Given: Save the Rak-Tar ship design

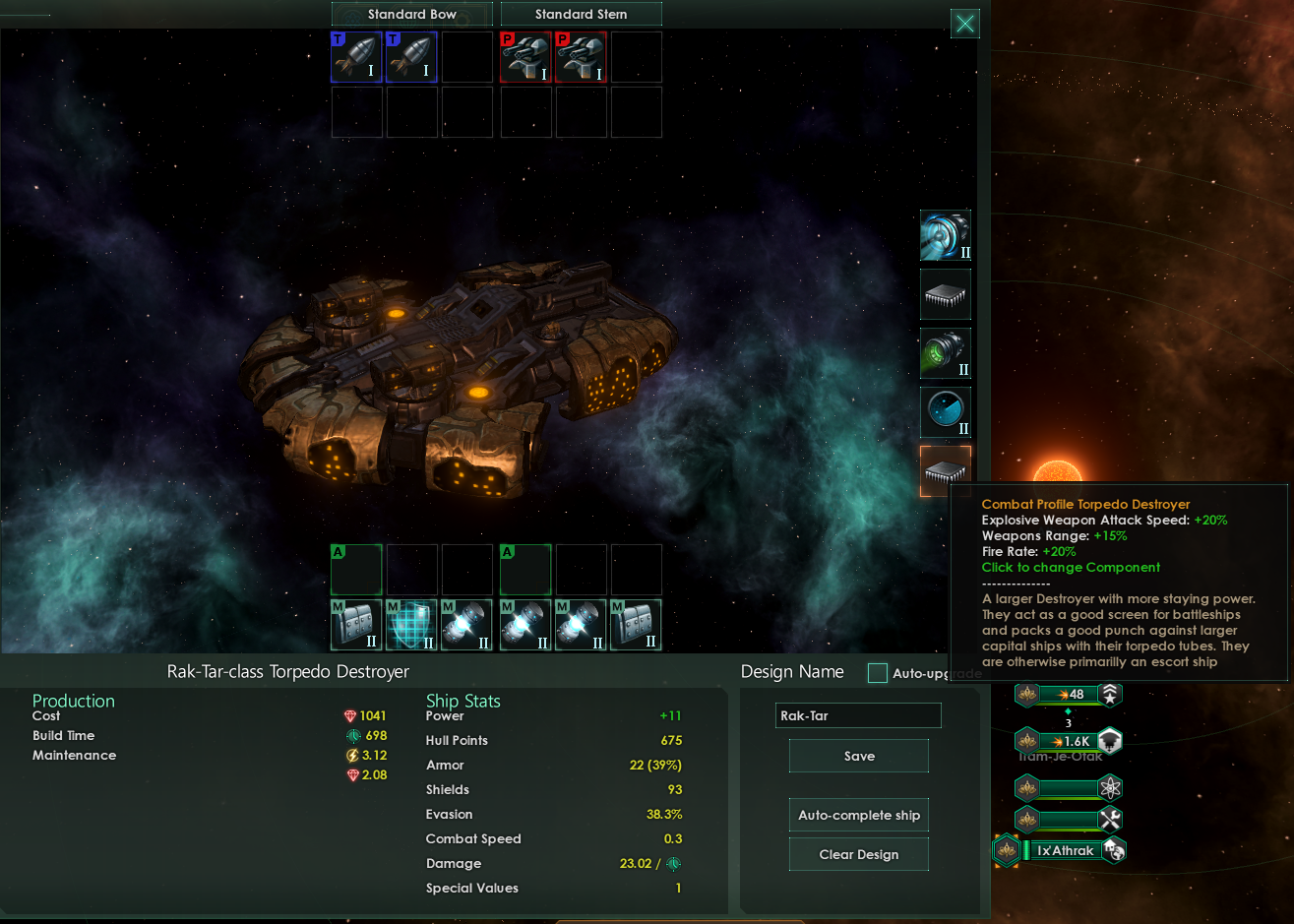Looking at the screenshot, I should [859, 756].
